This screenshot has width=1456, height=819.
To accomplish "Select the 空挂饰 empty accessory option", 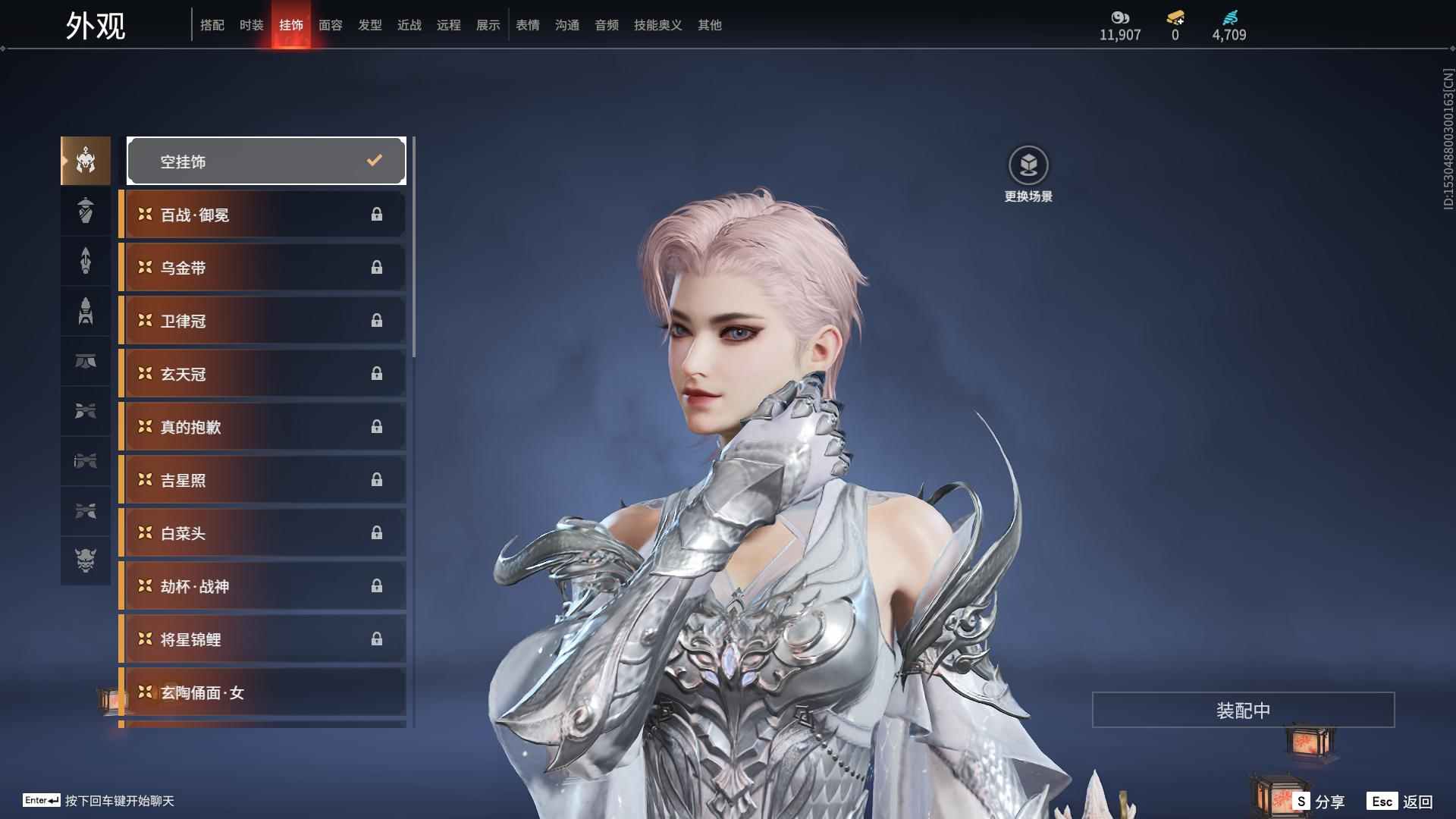I will pos(266,161).
